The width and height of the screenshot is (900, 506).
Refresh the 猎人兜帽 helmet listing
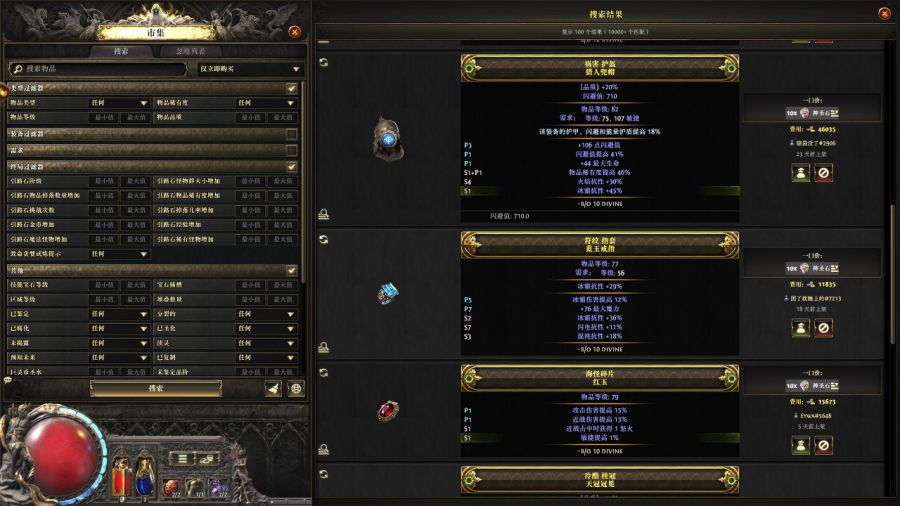point(324,62)
